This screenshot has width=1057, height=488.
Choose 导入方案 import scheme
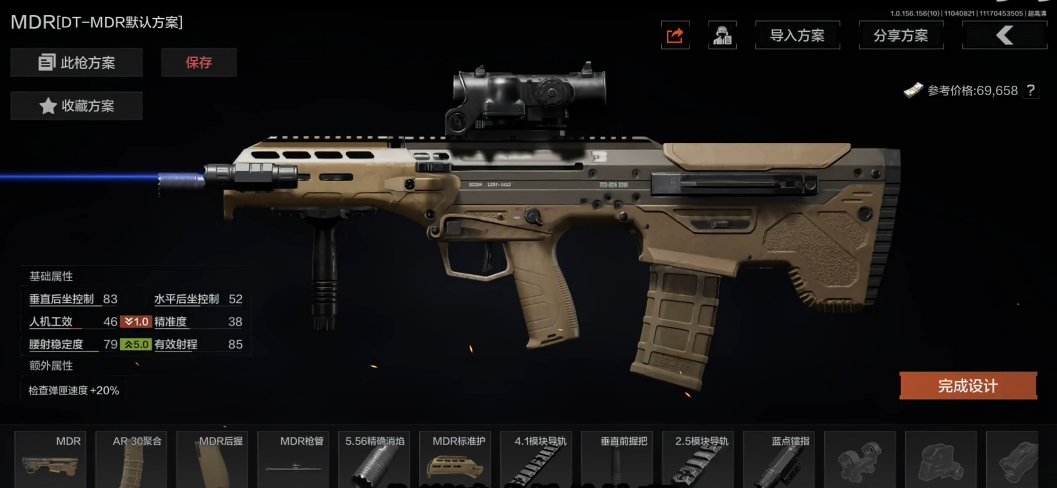tap(797, 36)
